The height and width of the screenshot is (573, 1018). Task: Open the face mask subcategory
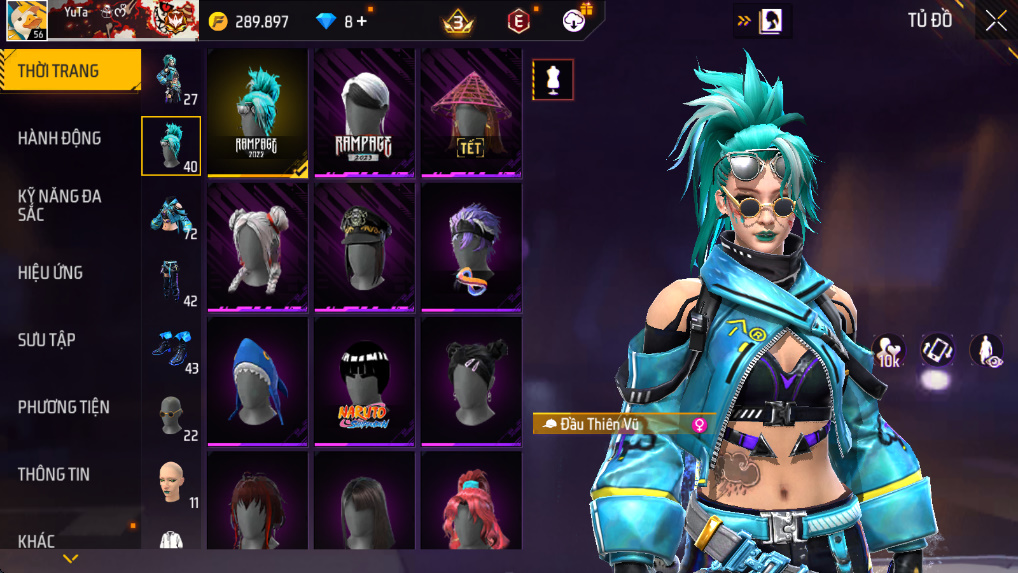[171, 416]
